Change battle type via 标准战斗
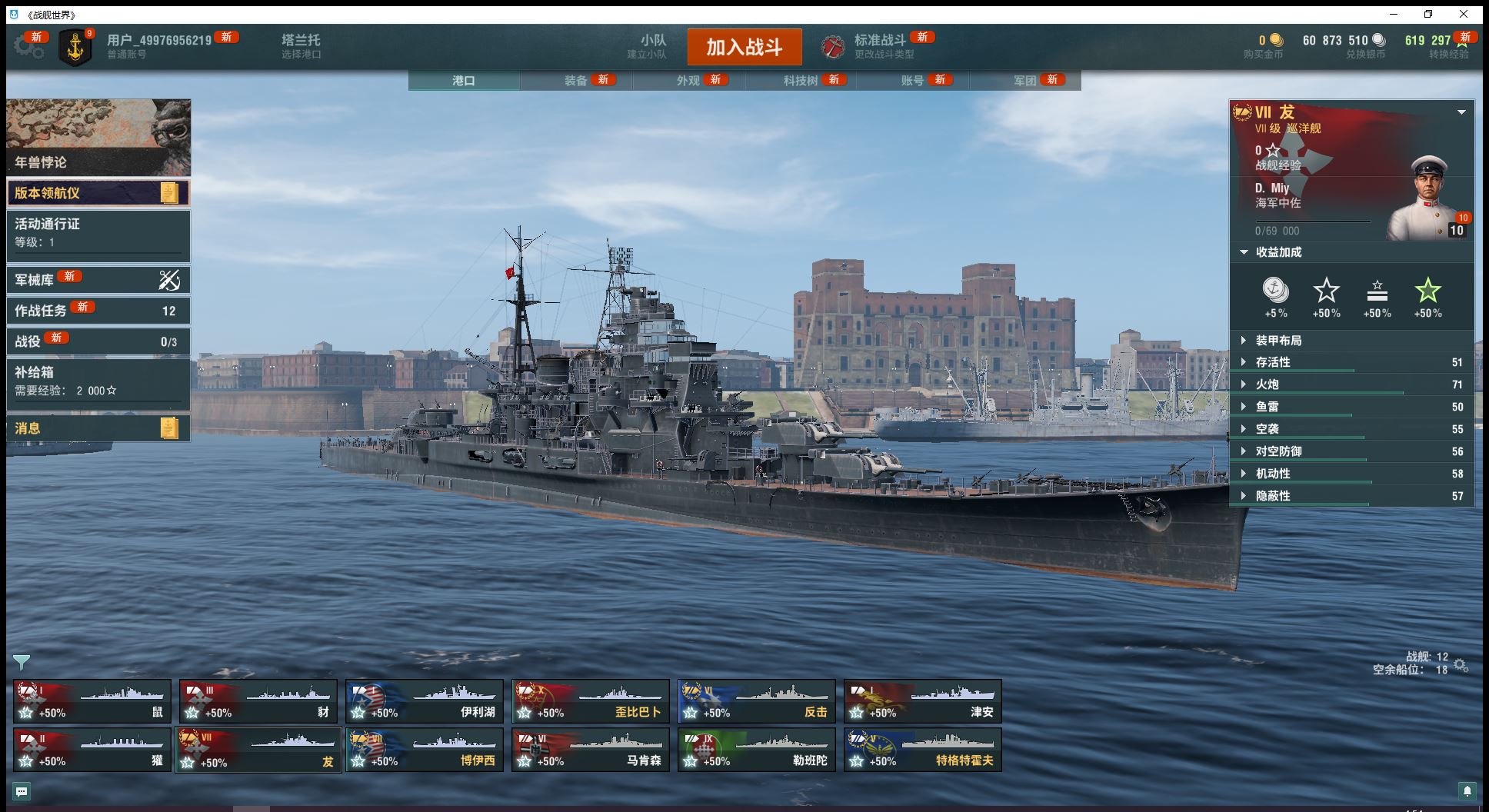Viewport: 1489px width, 812px height. 879,46
